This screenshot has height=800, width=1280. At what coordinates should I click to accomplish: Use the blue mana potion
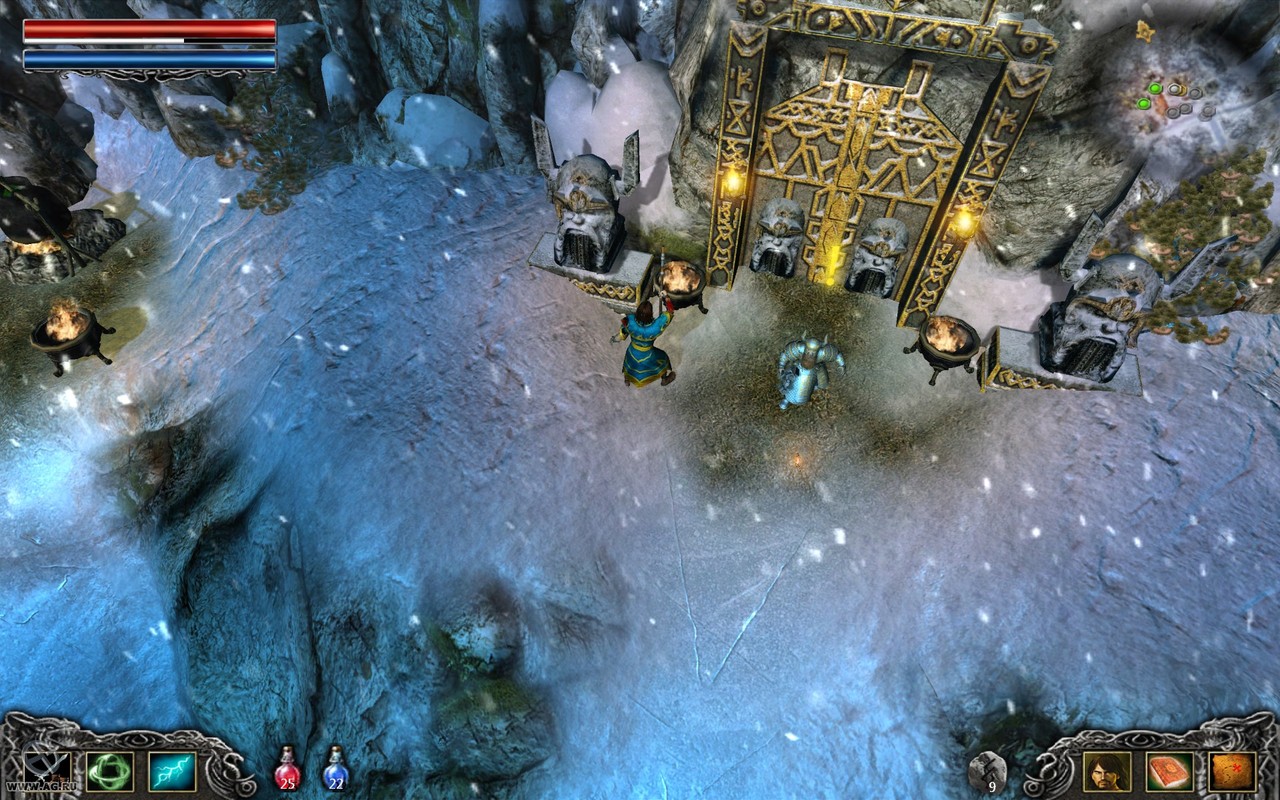336,769
